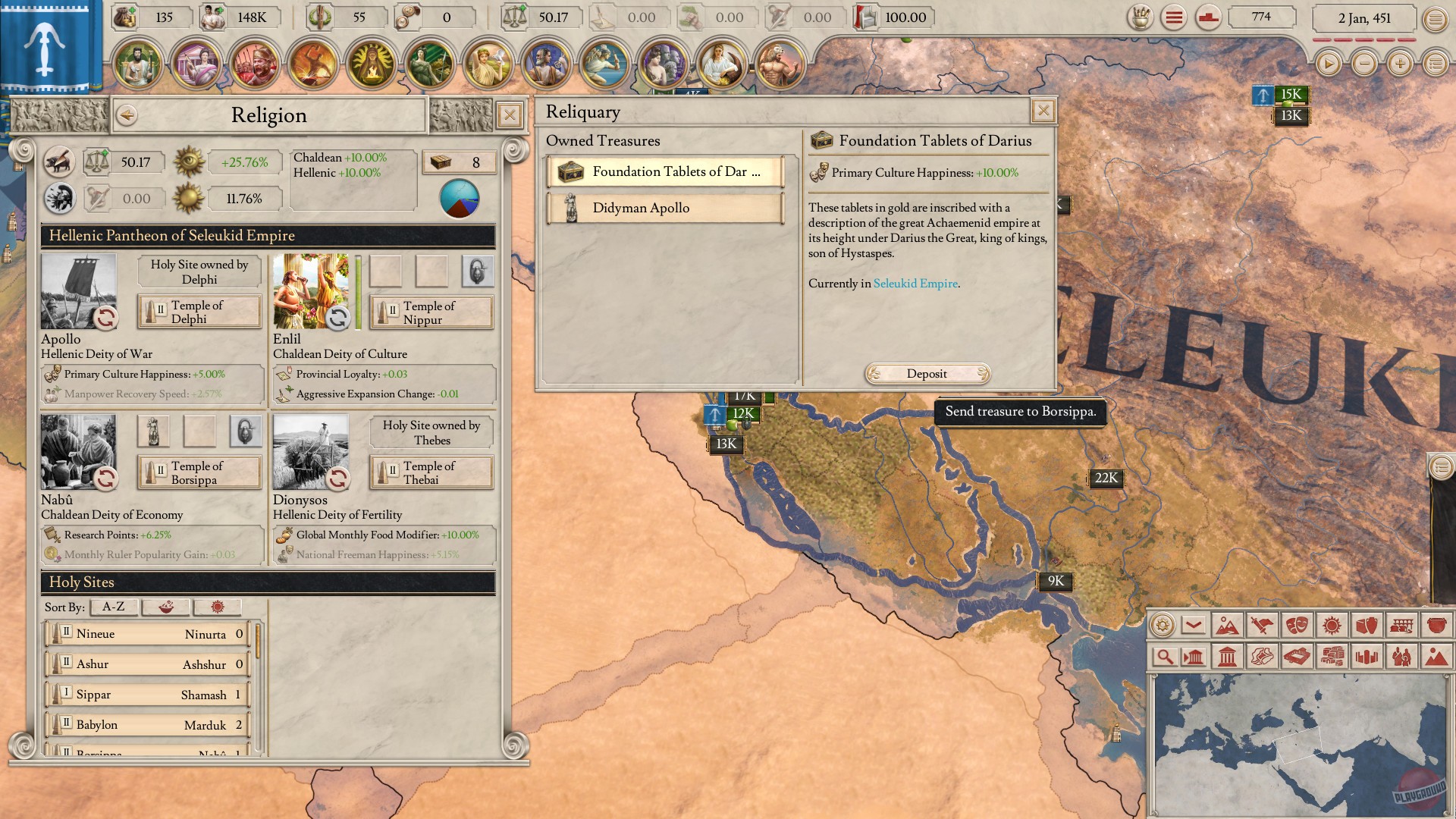Select Foundation Tablets of Darius treasure
Image resolution: width=1456 pixels, height=819 pixels.
tap(666, 171)
